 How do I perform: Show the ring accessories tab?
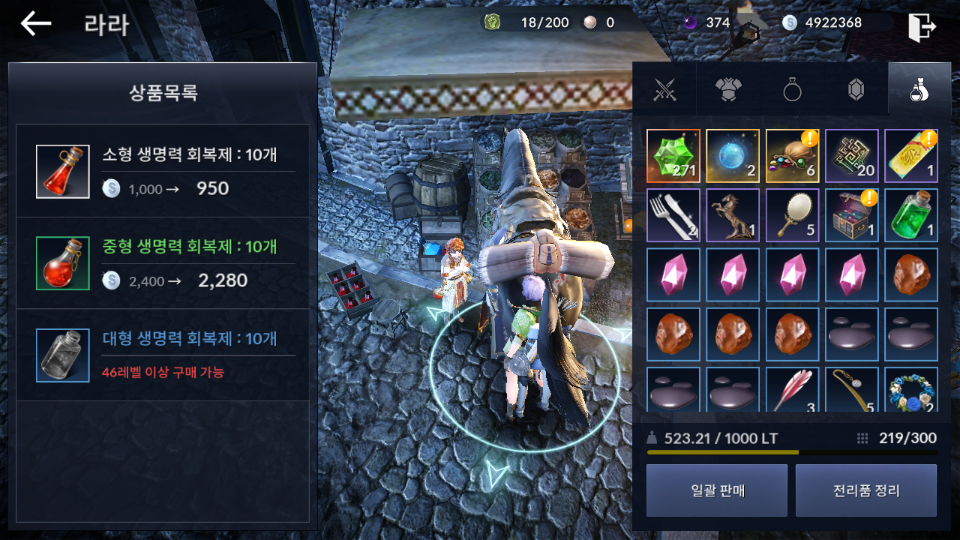tap(792, 90)
